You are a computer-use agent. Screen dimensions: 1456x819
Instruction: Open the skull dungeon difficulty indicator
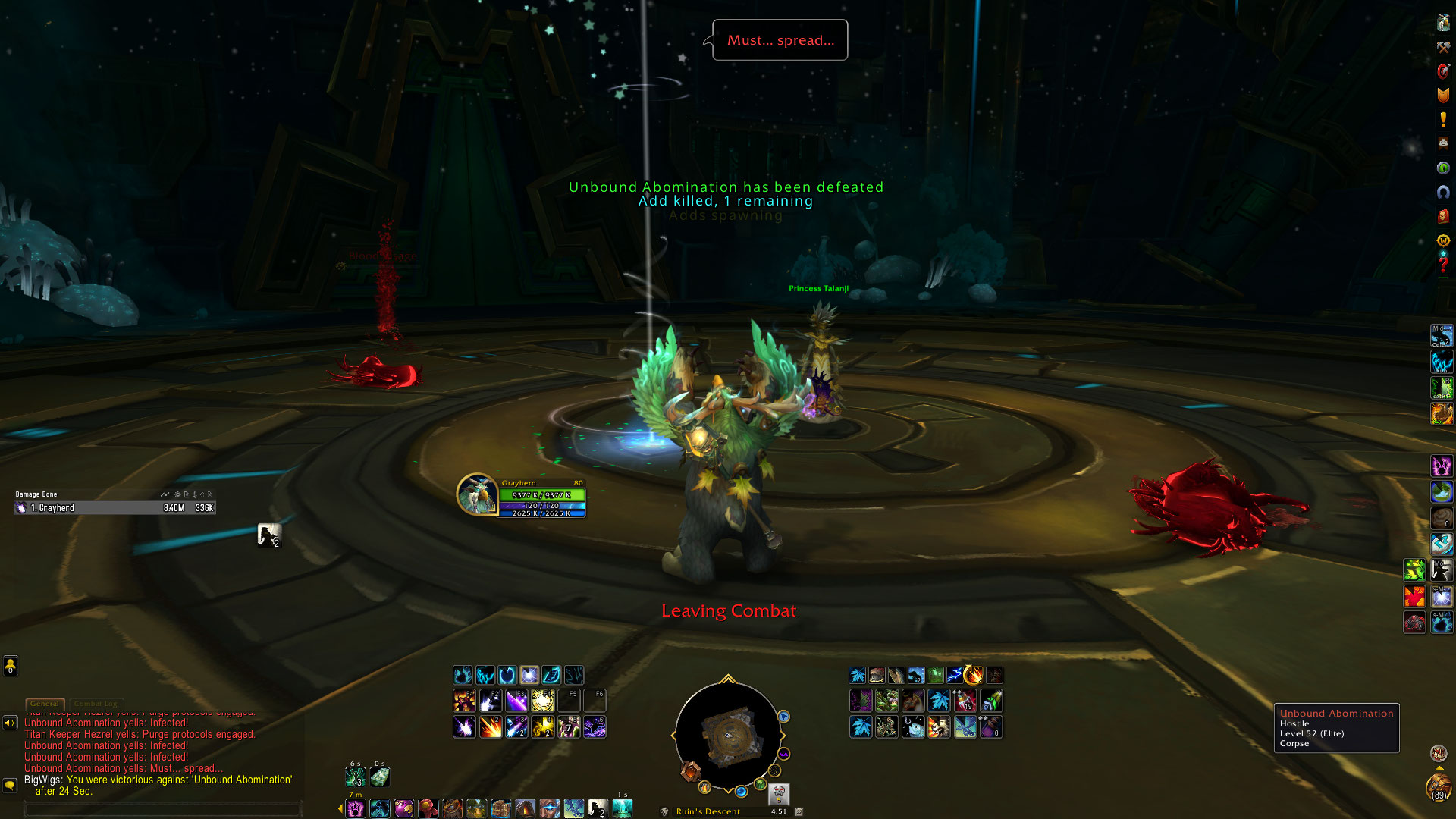pyautogui.click(x=779, y=794)
